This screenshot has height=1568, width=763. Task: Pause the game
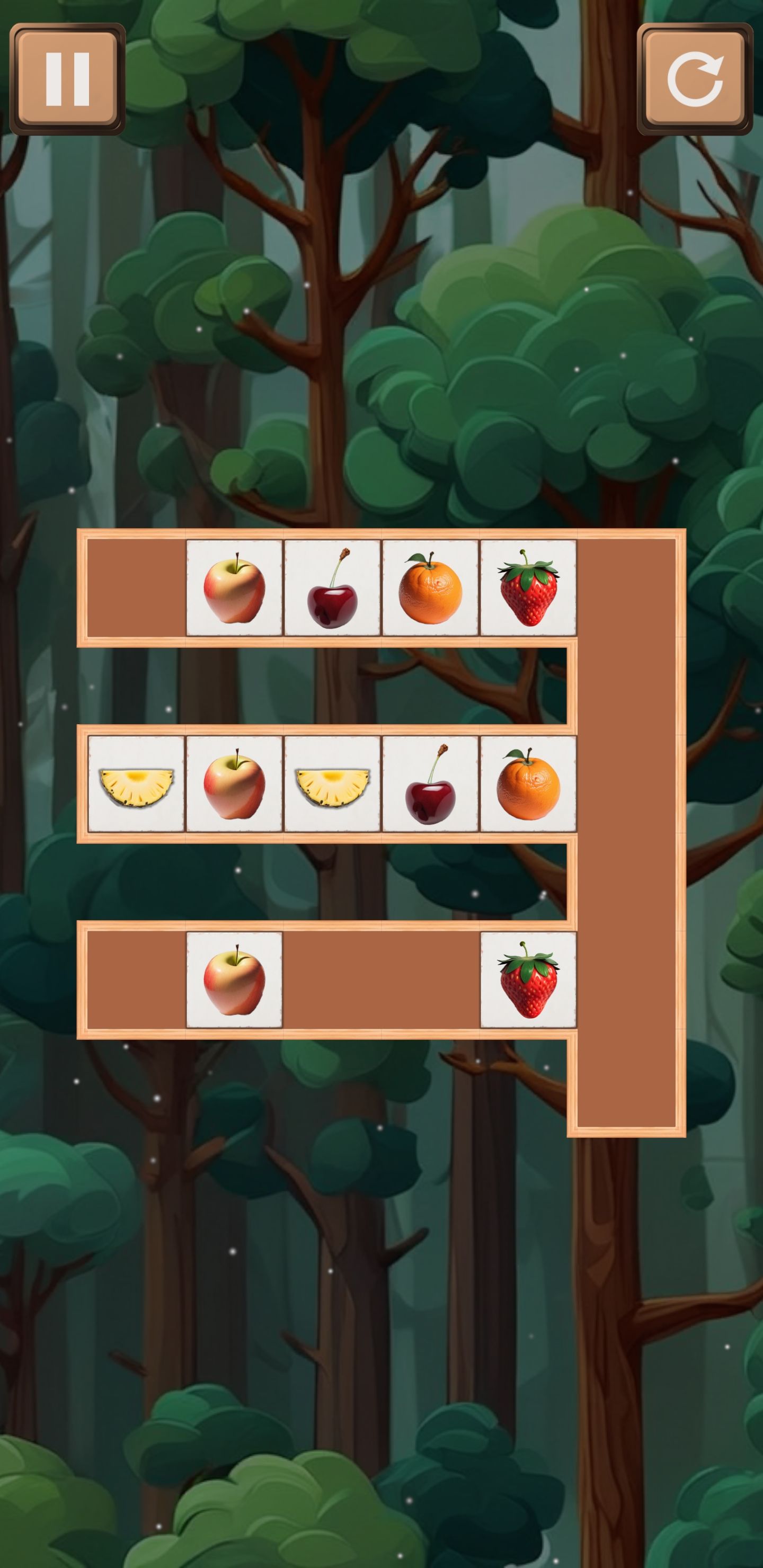[x=68, y=79]
